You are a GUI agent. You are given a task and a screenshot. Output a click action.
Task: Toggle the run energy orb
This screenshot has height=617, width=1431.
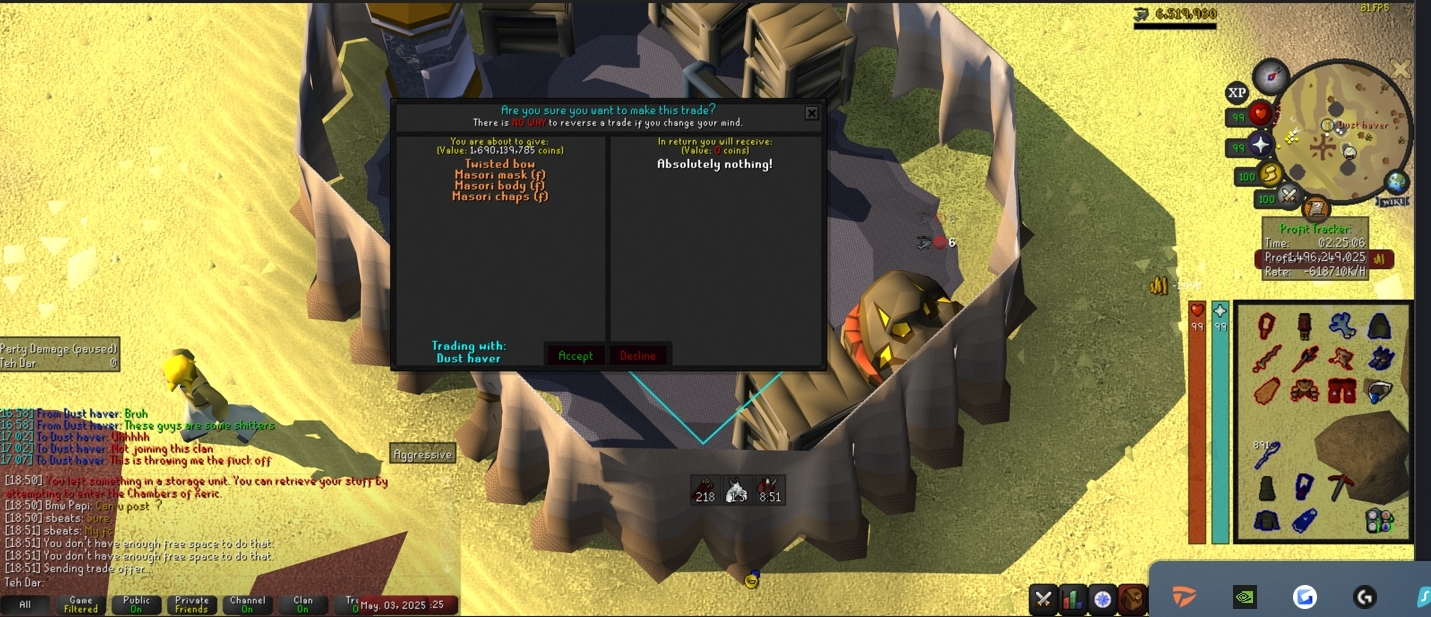1272,175
